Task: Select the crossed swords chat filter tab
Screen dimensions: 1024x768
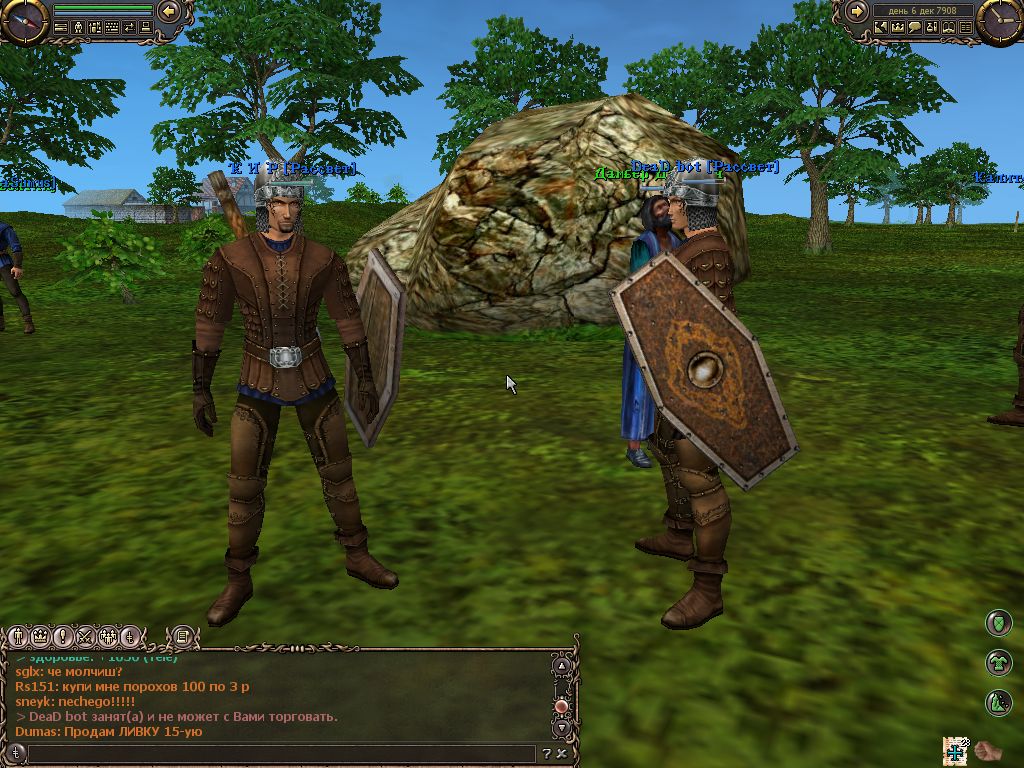Action: pyautogui.click(x=85, y=635)
